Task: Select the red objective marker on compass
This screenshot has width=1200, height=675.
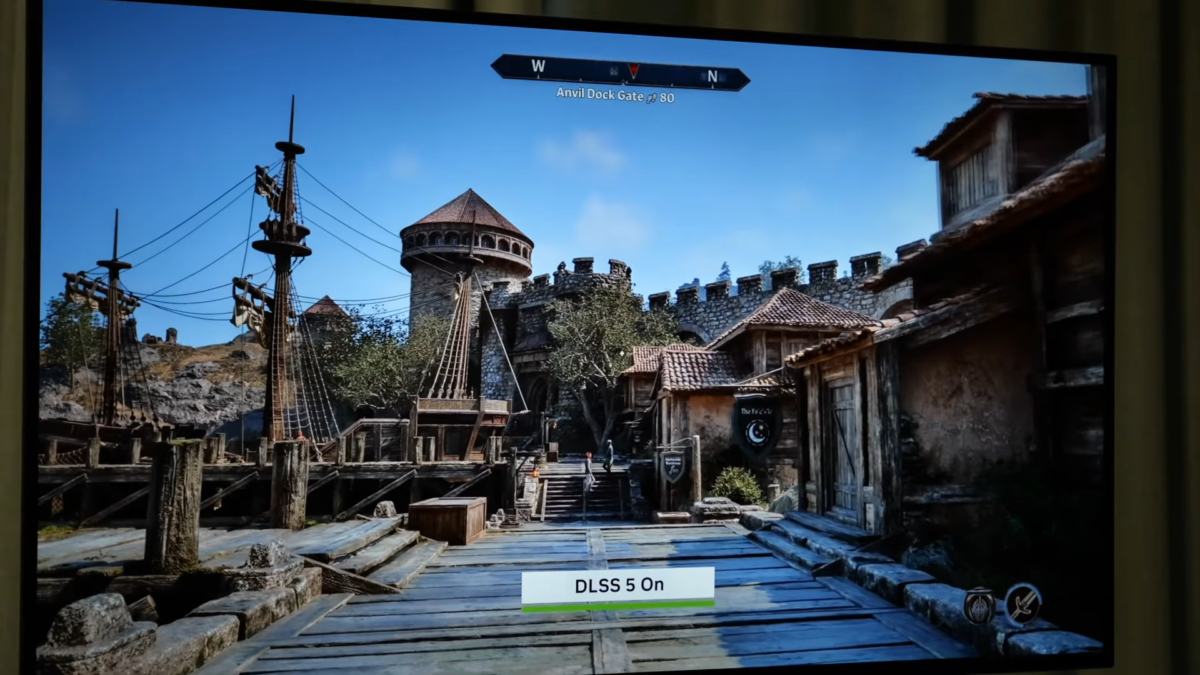Action: [632, 71]
